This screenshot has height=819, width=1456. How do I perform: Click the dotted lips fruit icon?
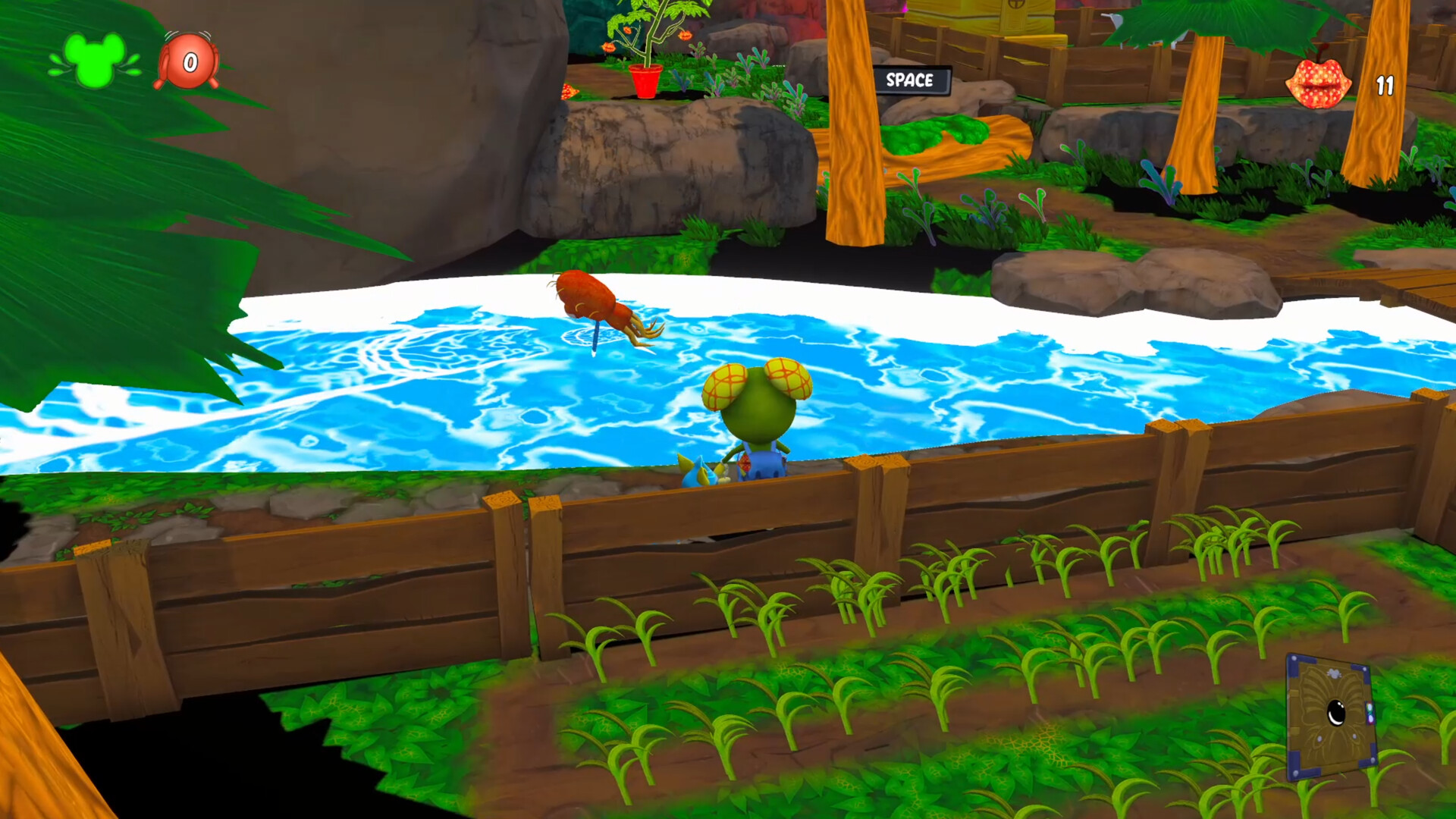point(1318,82)
